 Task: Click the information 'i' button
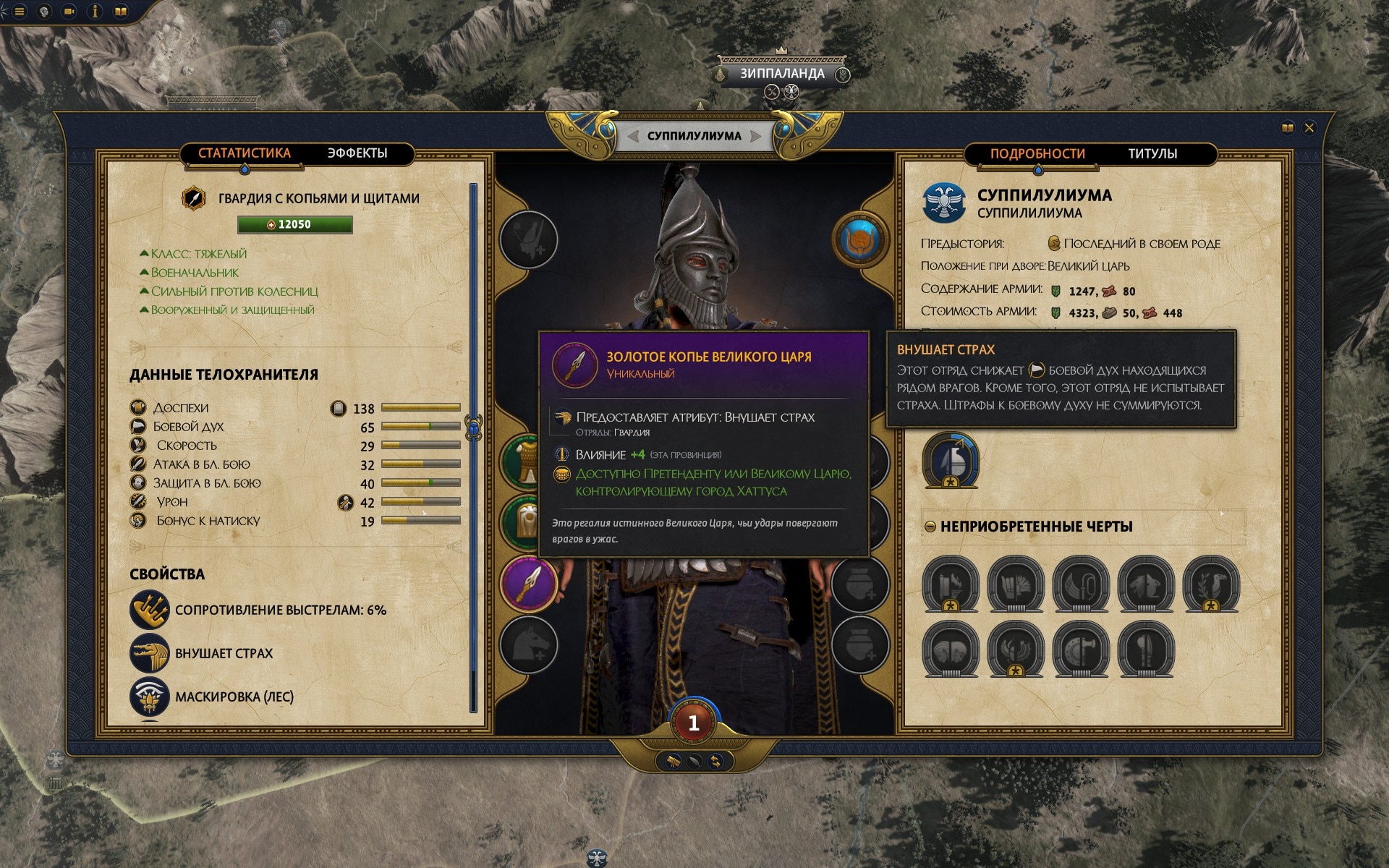(x=95, y=12)
